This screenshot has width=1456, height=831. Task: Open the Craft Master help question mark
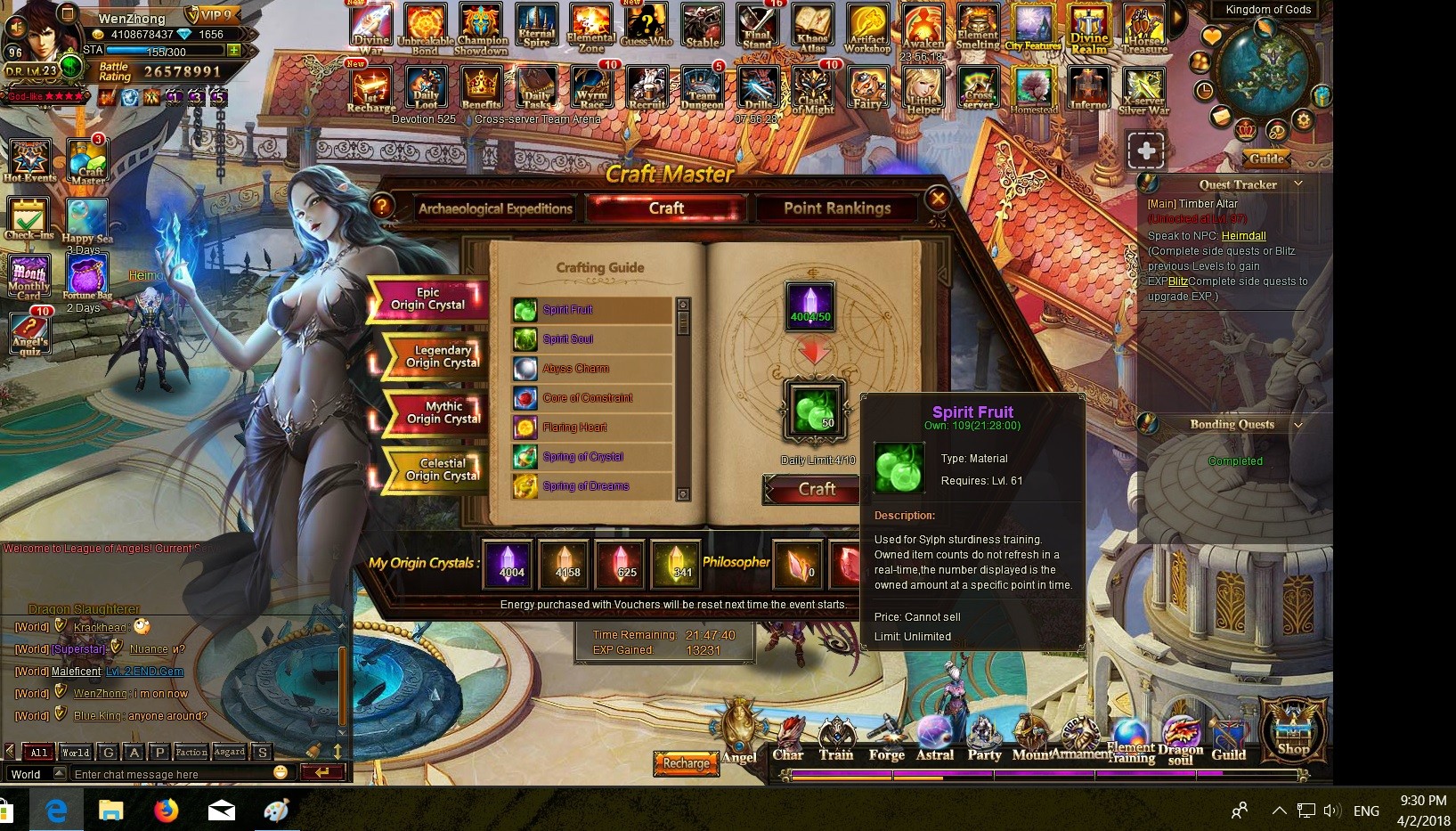coord(382,207)
